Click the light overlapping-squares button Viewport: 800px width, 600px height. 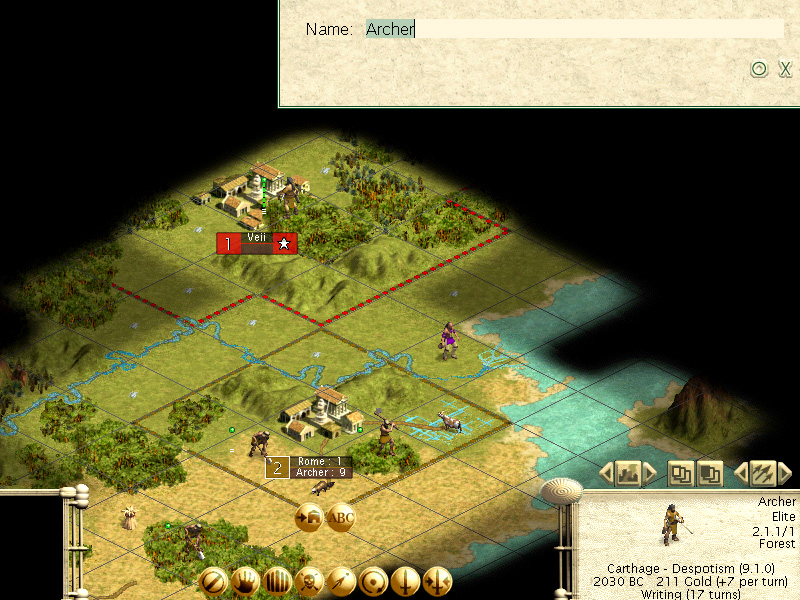(682, 472)
